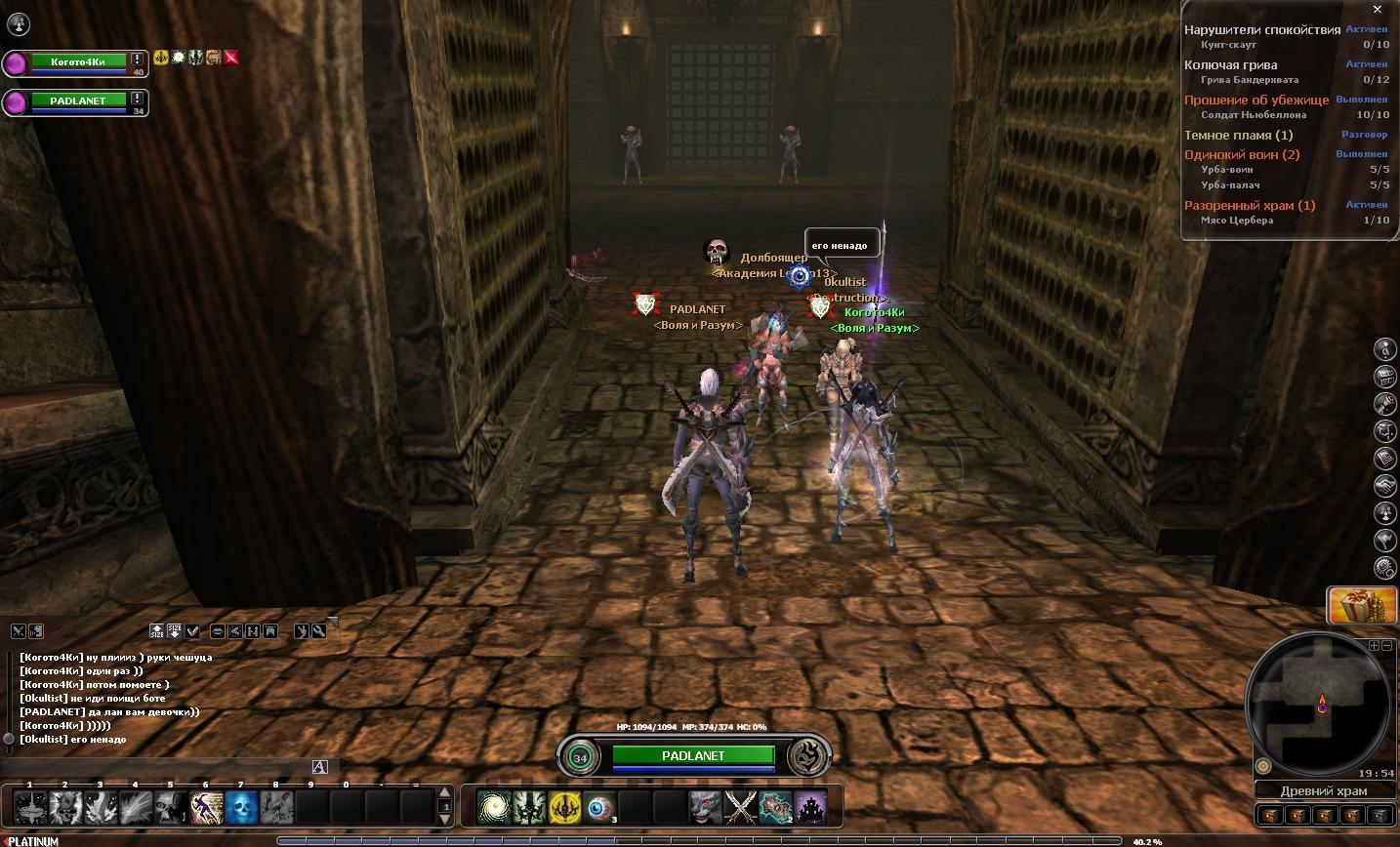Open the quest 'Прошение об убежище'

point(1256,101)
